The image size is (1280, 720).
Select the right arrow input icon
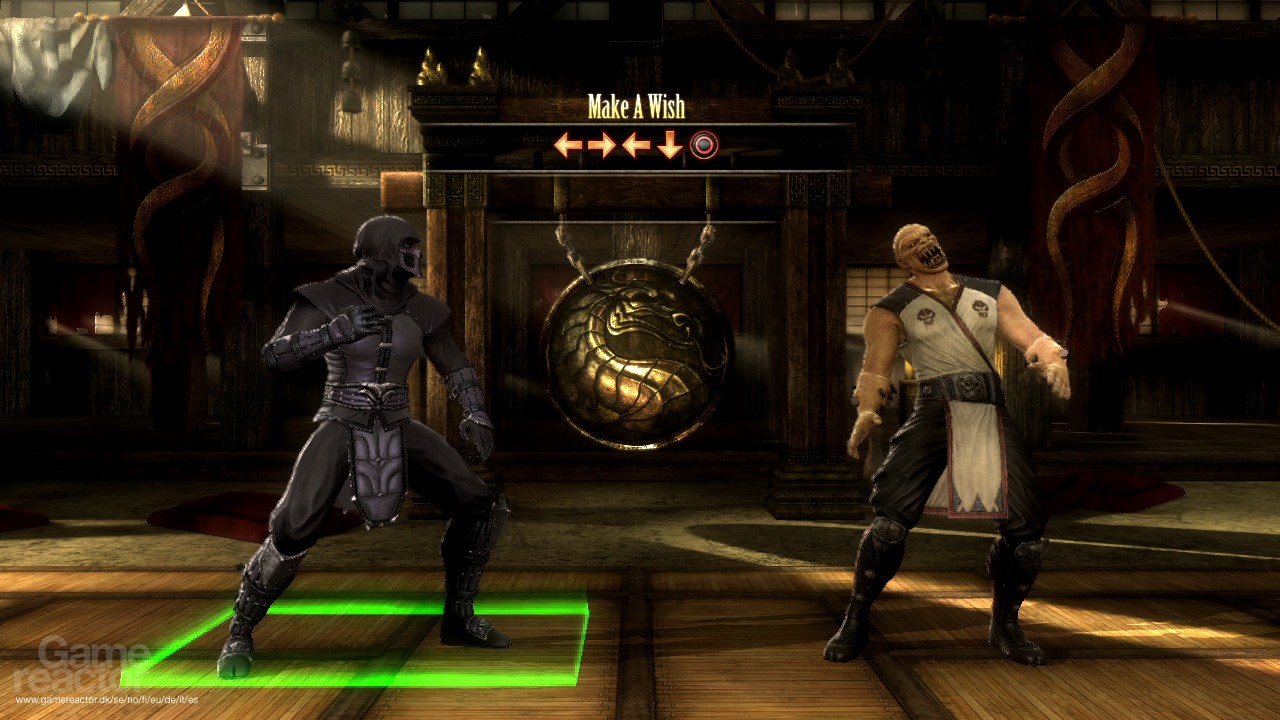(602, 145)
